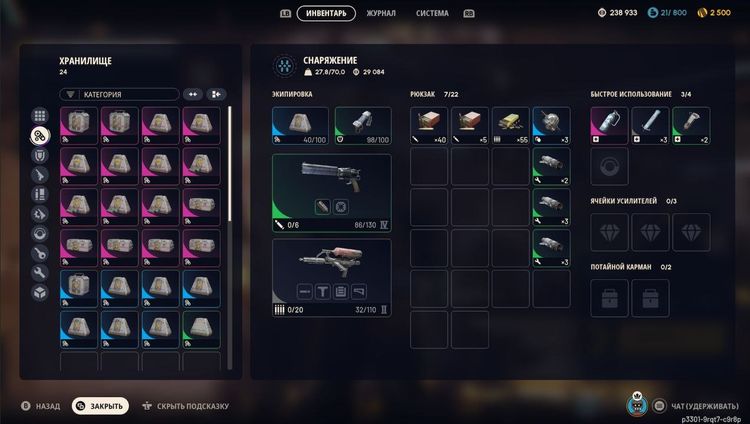Click the equipped backpack slot showing 40/100

[300, 125]
